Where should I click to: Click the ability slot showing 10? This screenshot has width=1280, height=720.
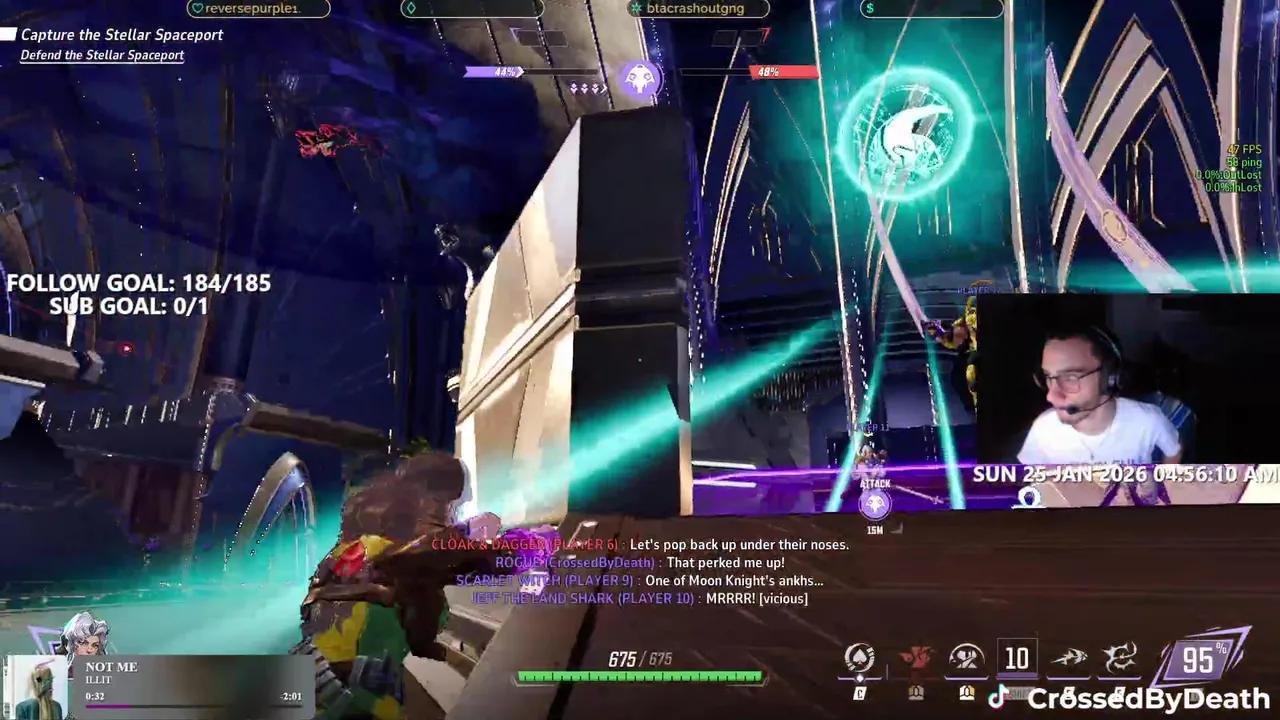coord(1016,658)
